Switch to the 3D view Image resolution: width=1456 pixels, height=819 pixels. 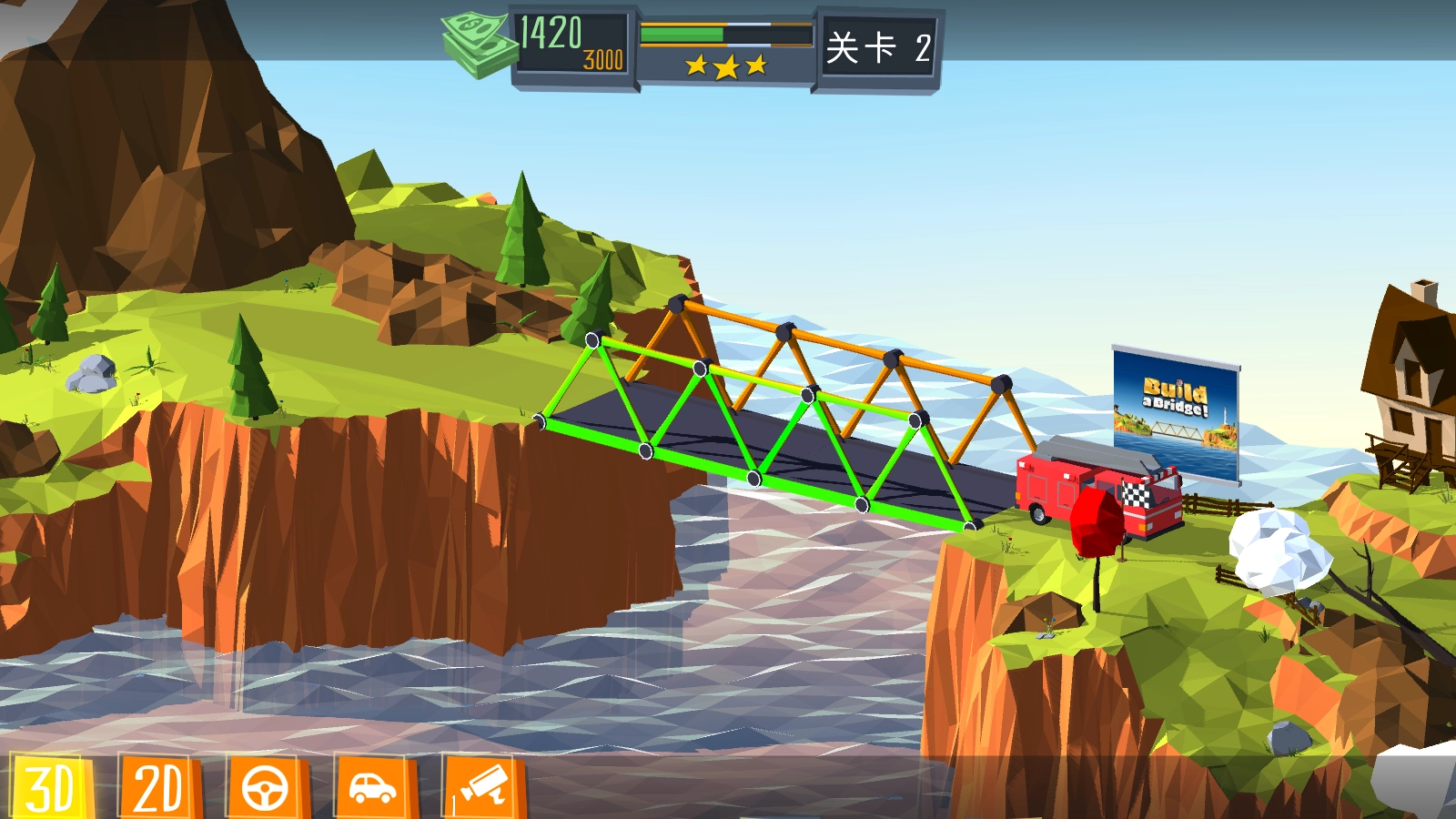coord(50,786)
